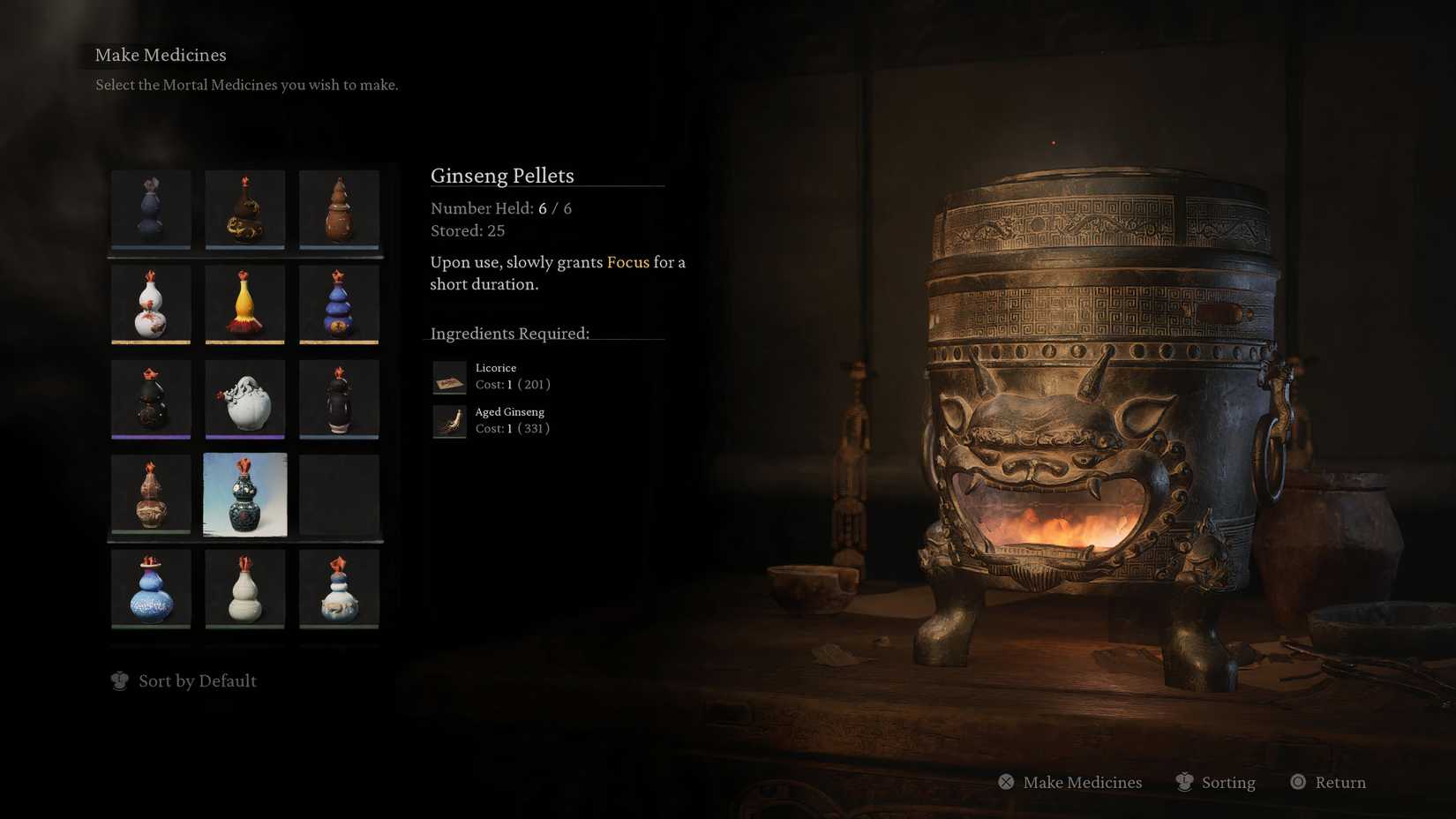Select the golden dragon-patterned gourd medicine
Screen dimensions: 1456x819
(244, 211)
